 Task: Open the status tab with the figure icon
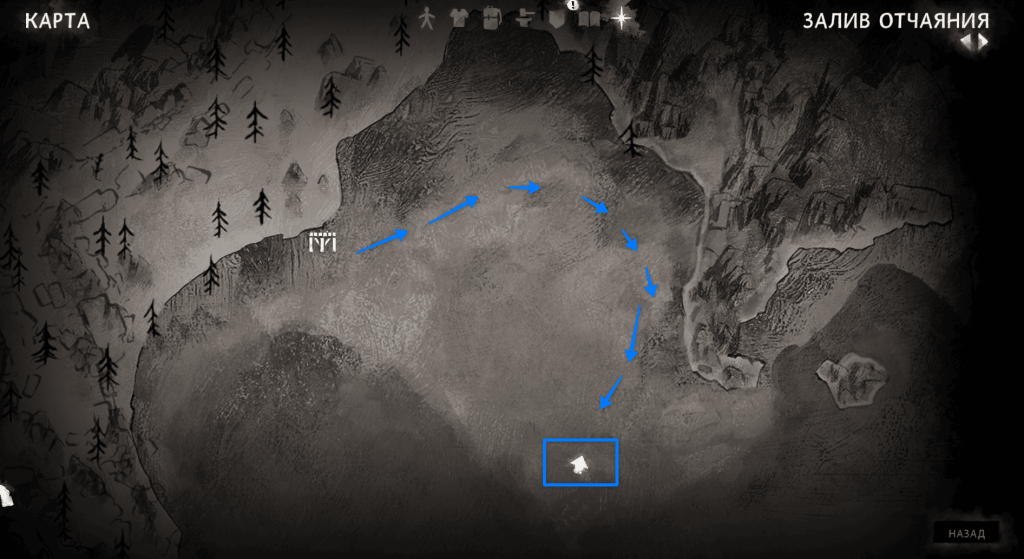click(x=427, y=19)
